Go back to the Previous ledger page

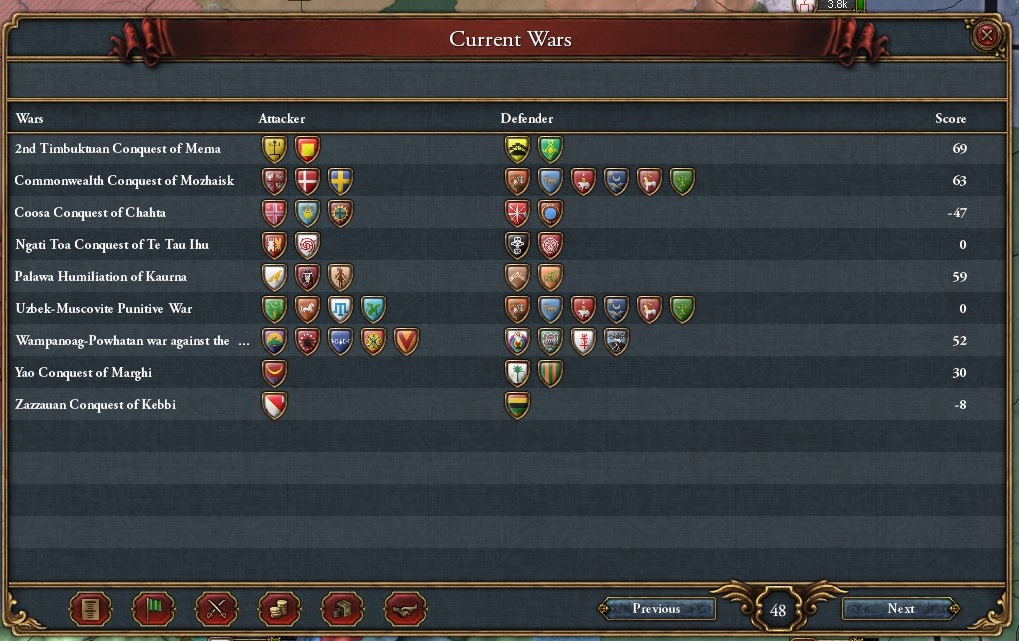click(656, 608)
